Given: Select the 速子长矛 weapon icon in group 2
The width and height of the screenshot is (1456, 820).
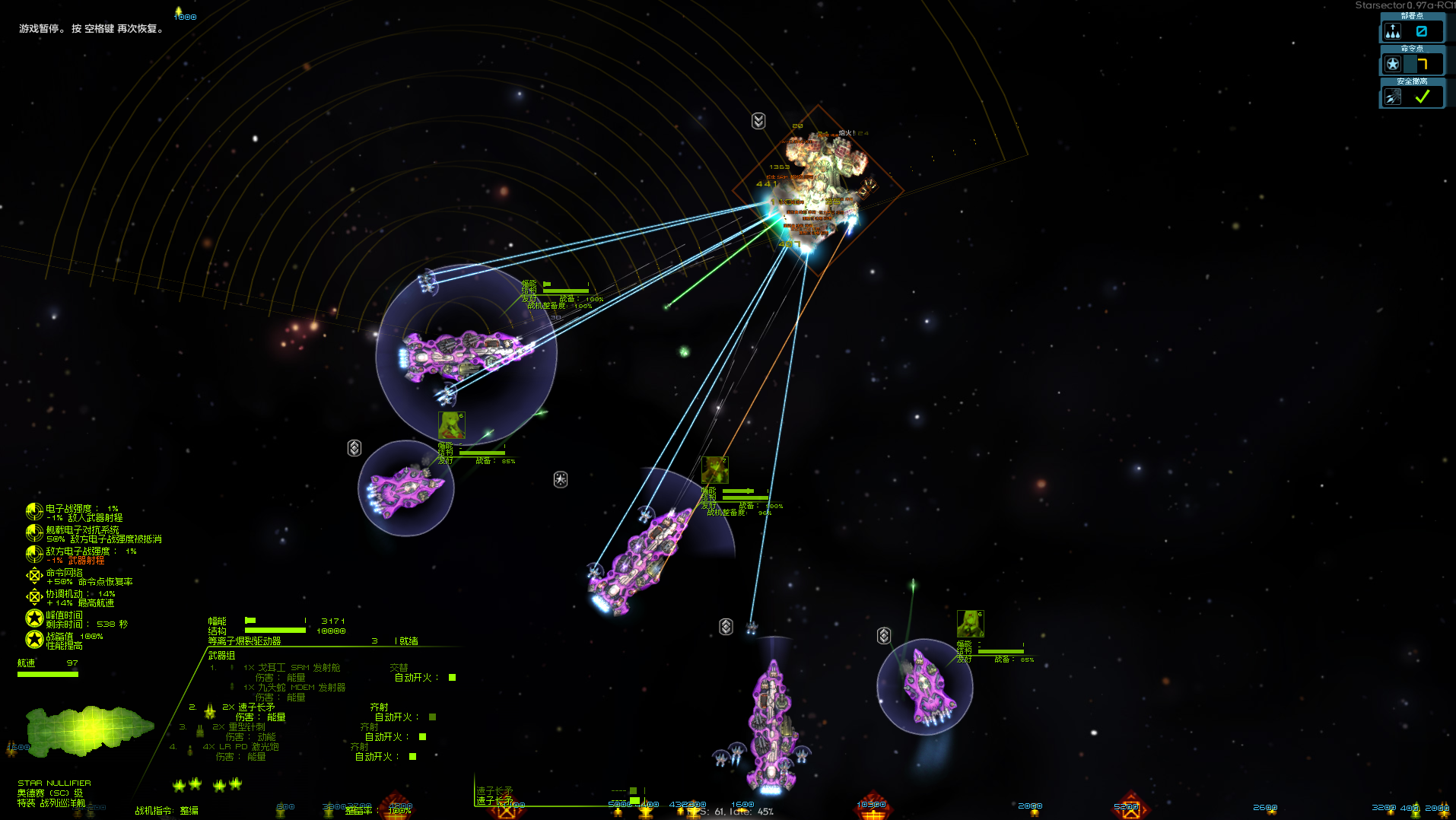Looking at the screenshot, I should click(x=209, y=710).
